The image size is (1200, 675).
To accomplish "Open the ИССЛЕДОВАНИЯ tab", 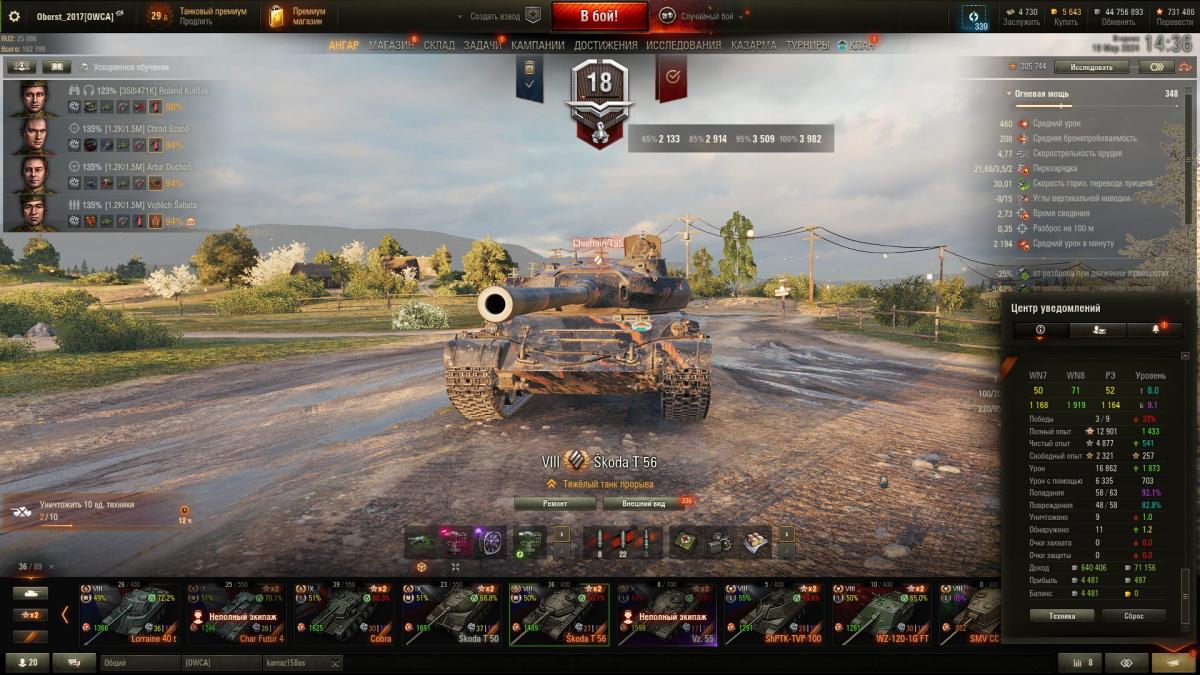I will [683, 45].
